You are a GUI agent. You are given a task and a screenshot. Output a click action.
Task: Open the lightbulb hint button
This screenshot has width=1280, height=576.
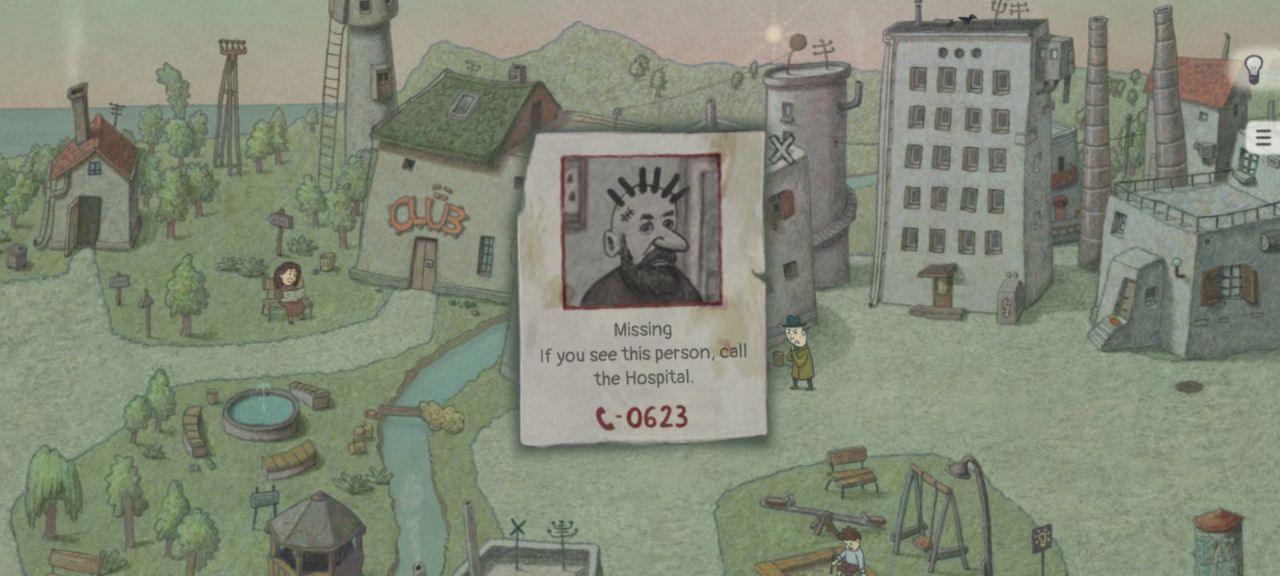click(x=1253, y=69)
